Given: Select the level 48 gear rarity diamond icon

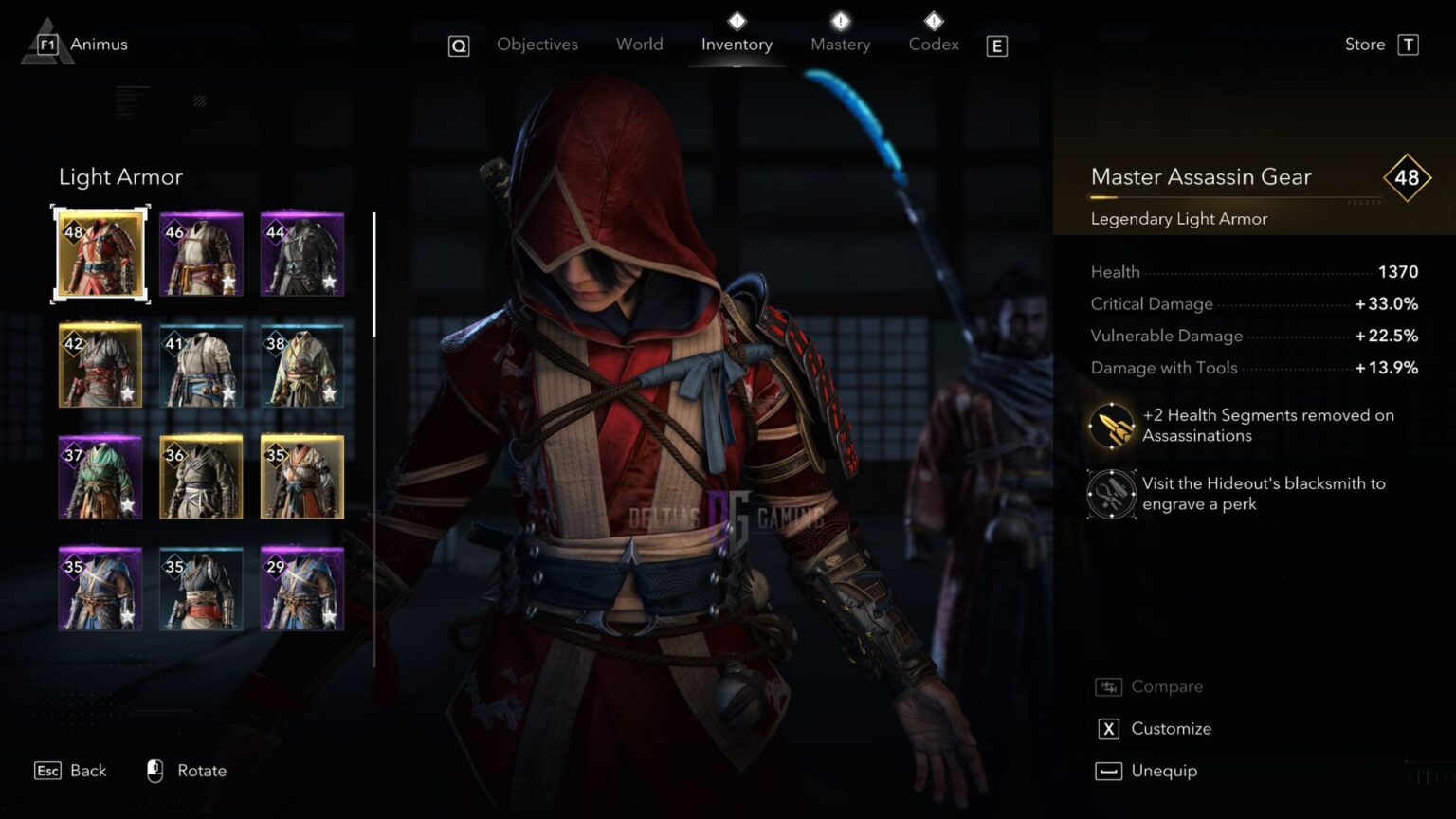Looking at the screenshot, I should tap(1408, 177).
